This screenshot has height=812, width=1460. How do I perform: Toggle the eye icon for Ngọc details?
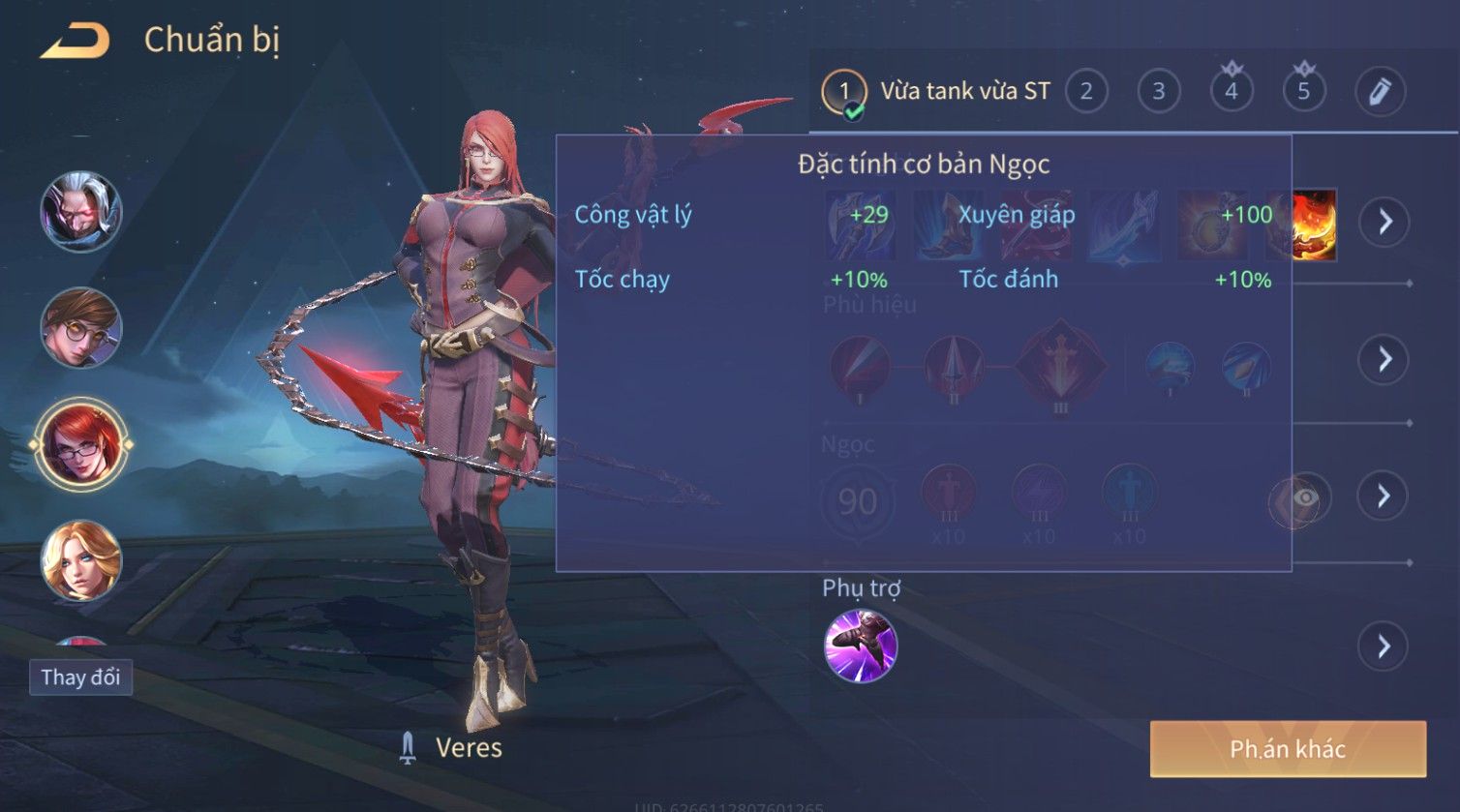point(1303,497)
